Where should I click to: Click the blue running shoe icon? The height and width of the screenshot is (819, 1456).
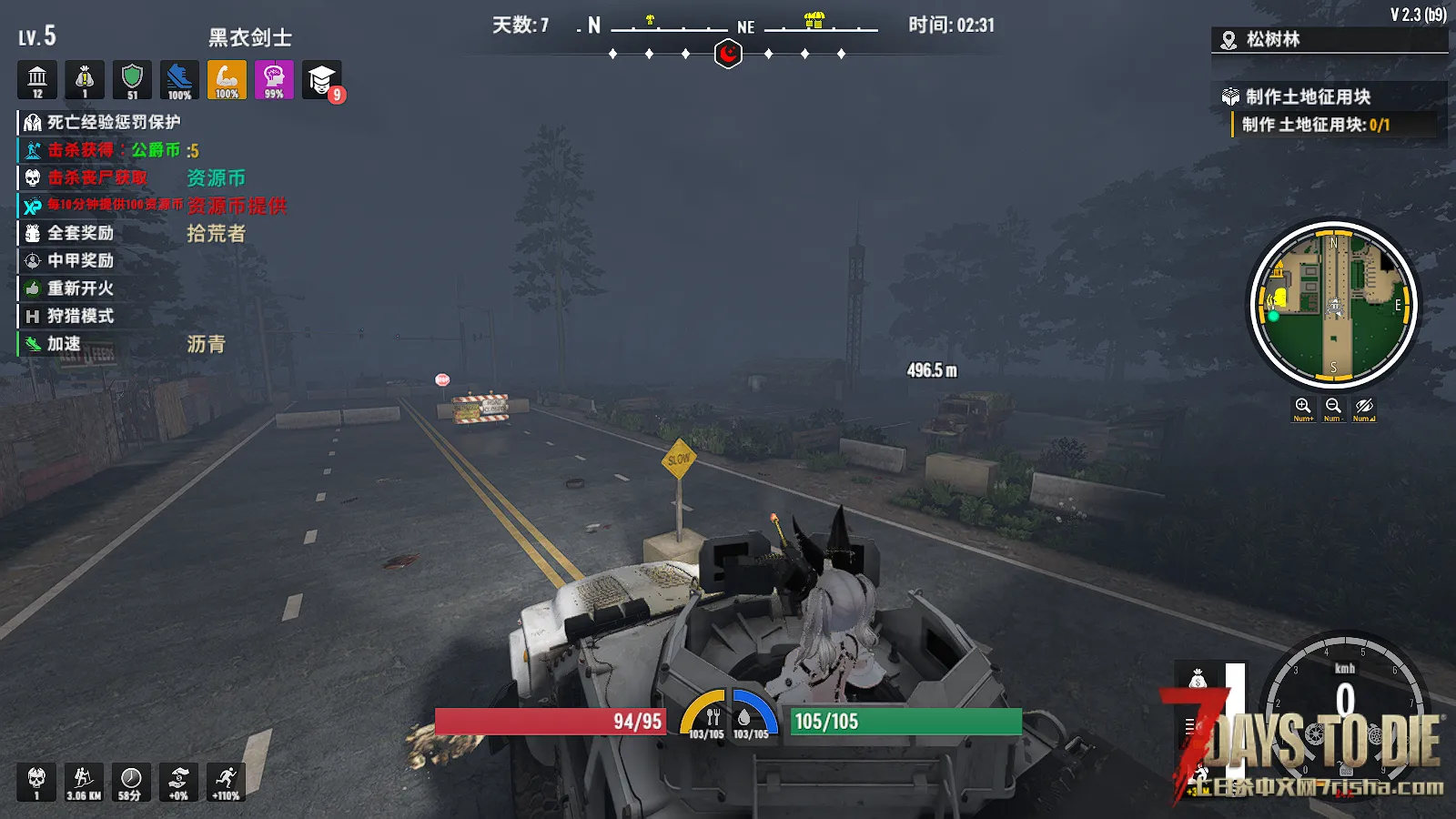point(179,80)
